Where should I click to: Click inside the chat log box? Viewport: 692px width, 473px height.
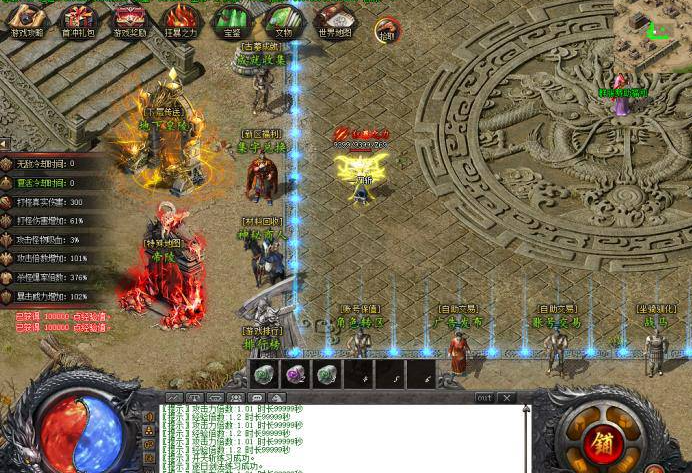tap(340, 438)
